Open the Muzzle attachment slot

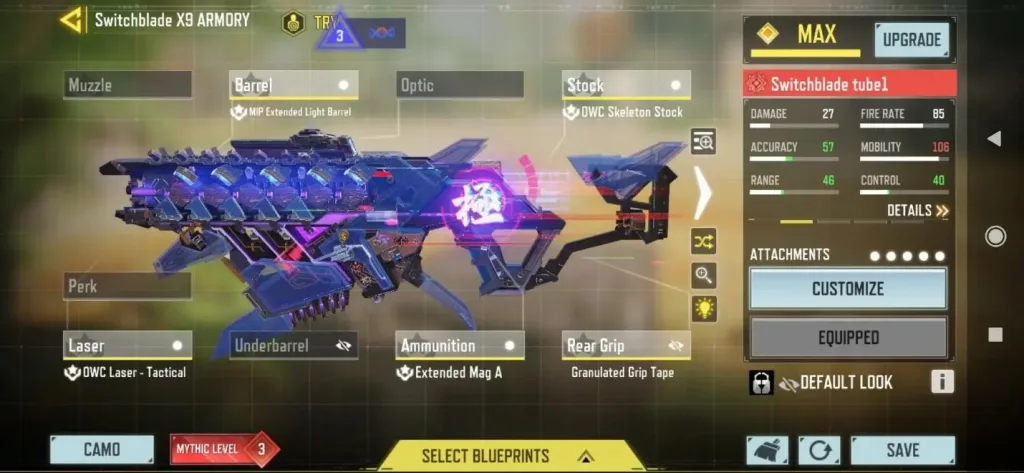128,85
